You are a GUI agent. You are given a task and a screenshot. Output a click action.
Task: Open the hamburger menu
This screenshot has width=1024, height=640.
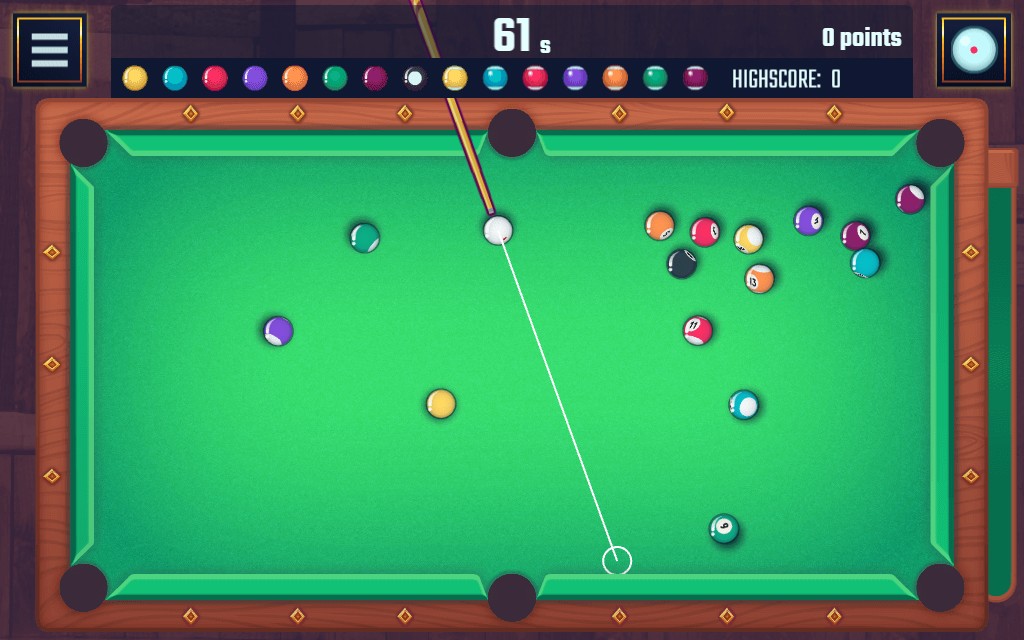tap(49, 50)
